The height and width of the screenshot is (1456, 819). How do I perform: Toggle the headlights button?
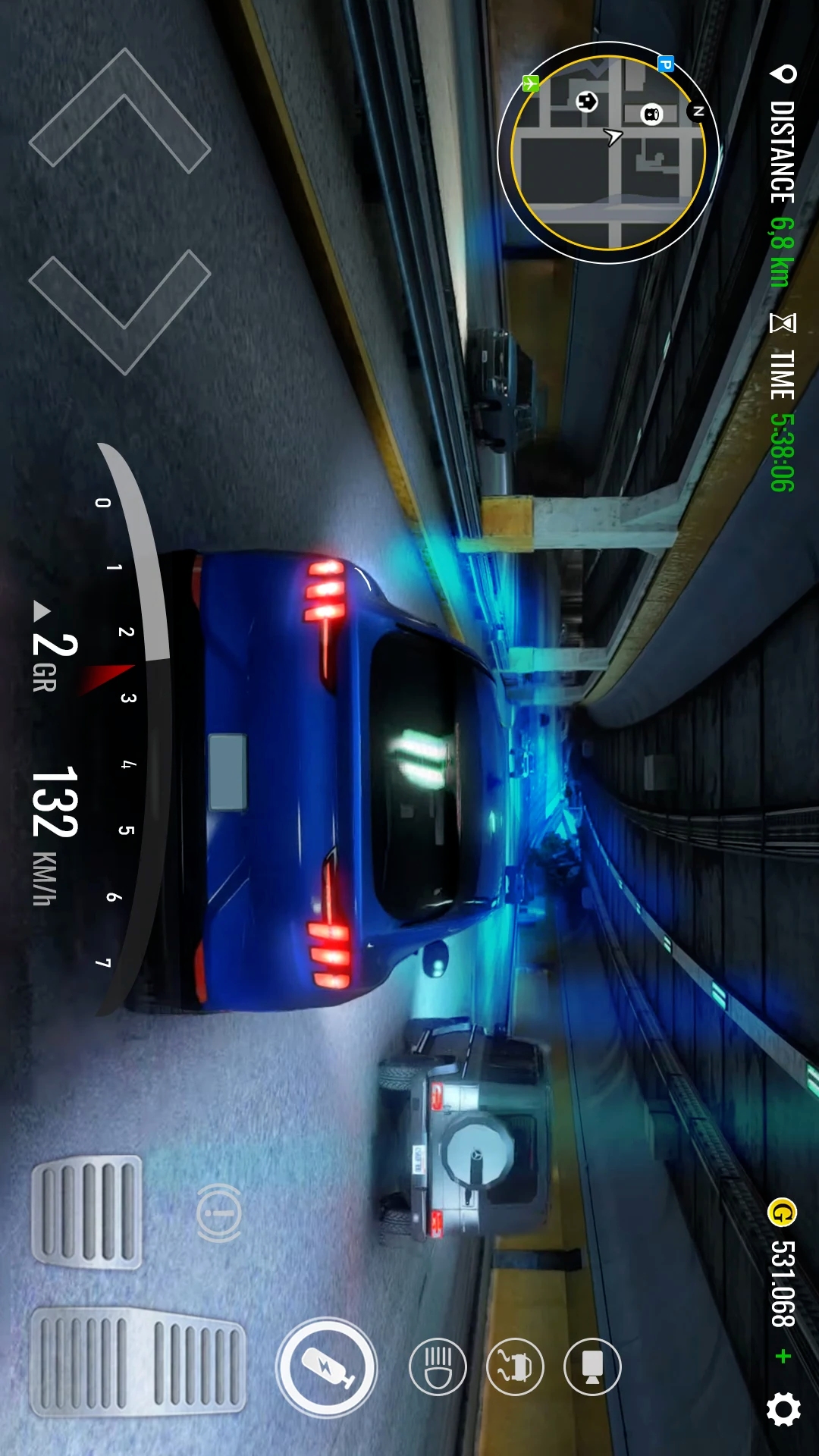[x=438, y=1367]
